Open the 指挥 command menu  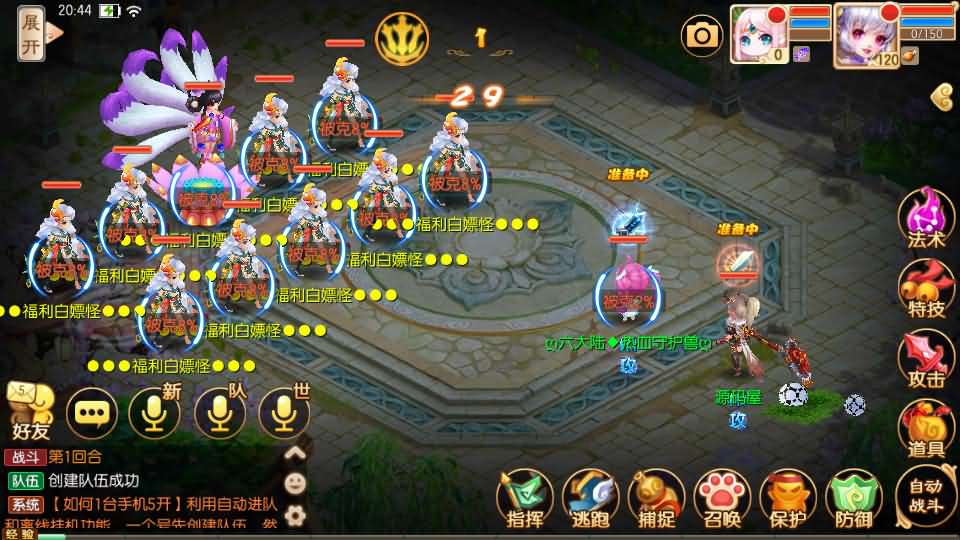coord(525,498)
